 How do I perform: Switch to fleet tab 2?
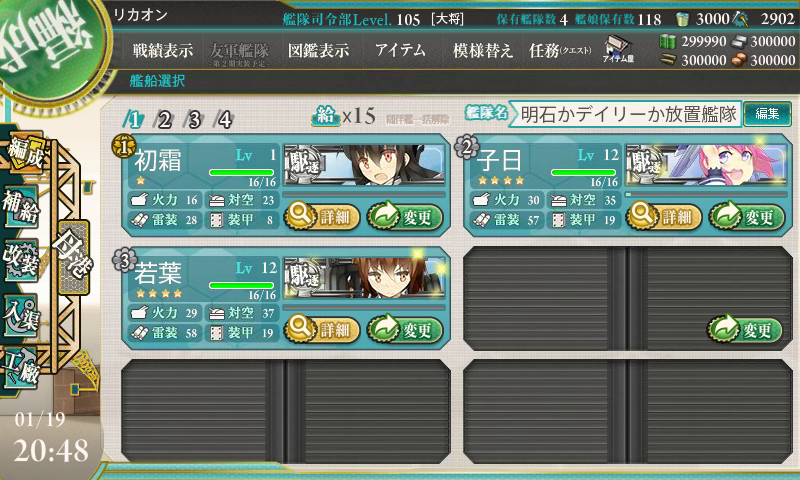(164, 120)
